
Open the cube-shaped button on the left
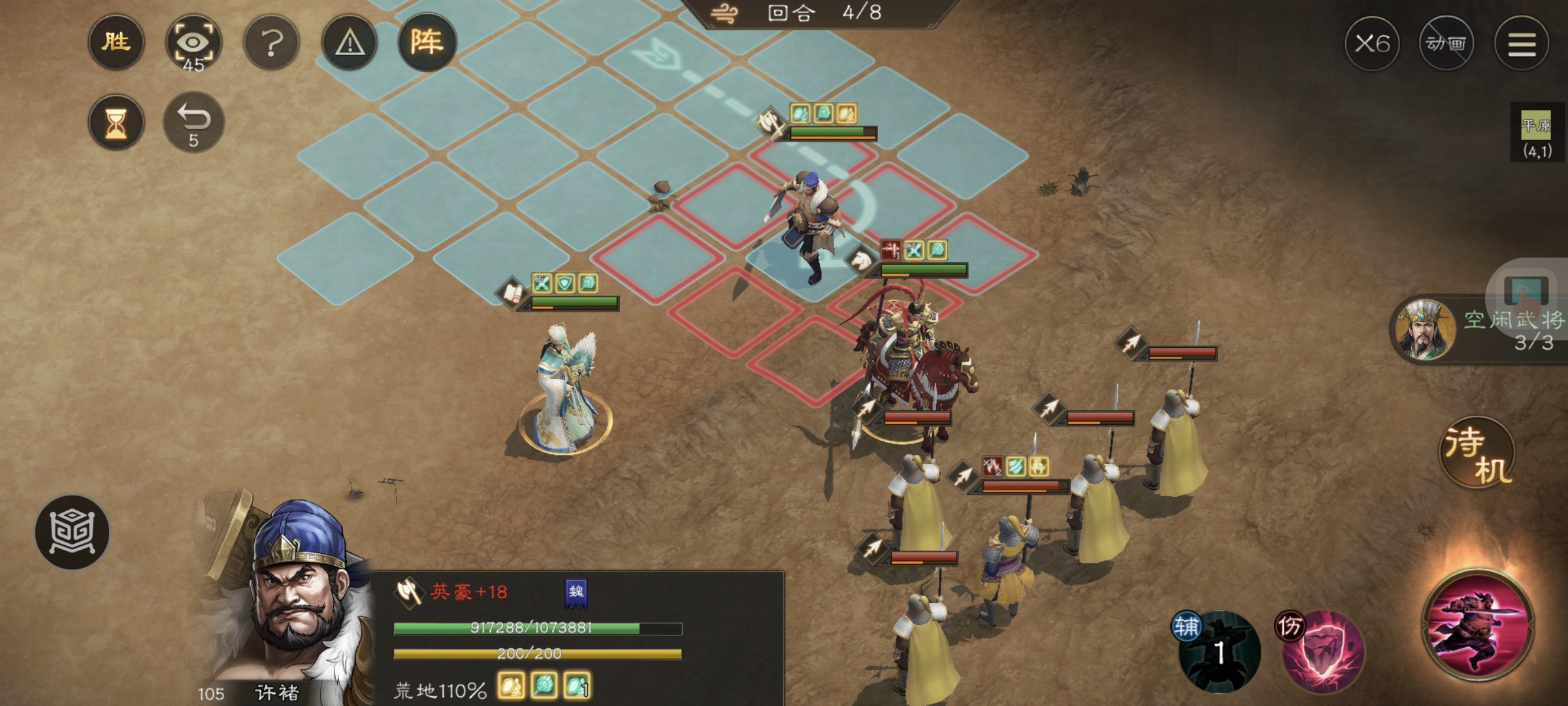click(x=72, y=531)
